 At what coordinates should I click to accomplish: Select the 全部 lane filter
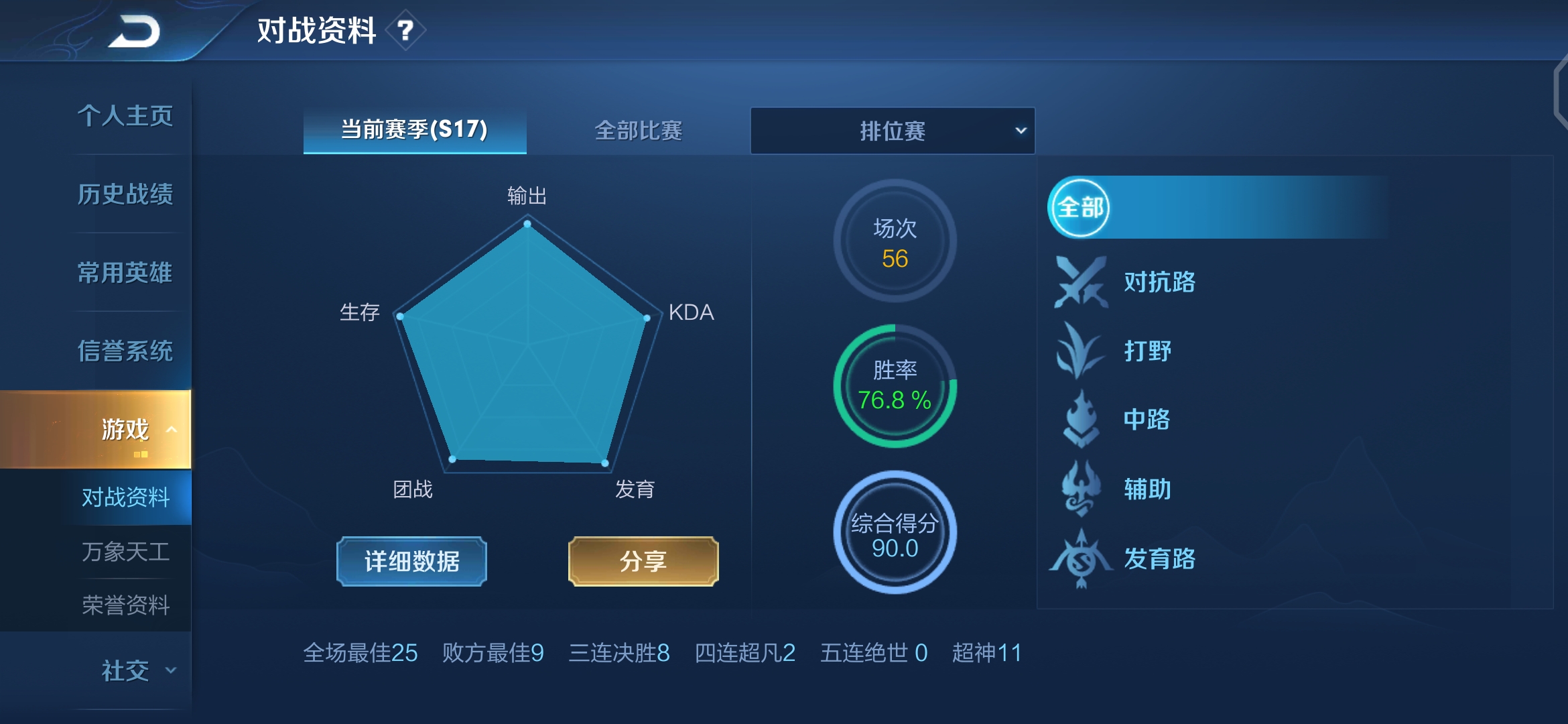(x=1079, y=208)
